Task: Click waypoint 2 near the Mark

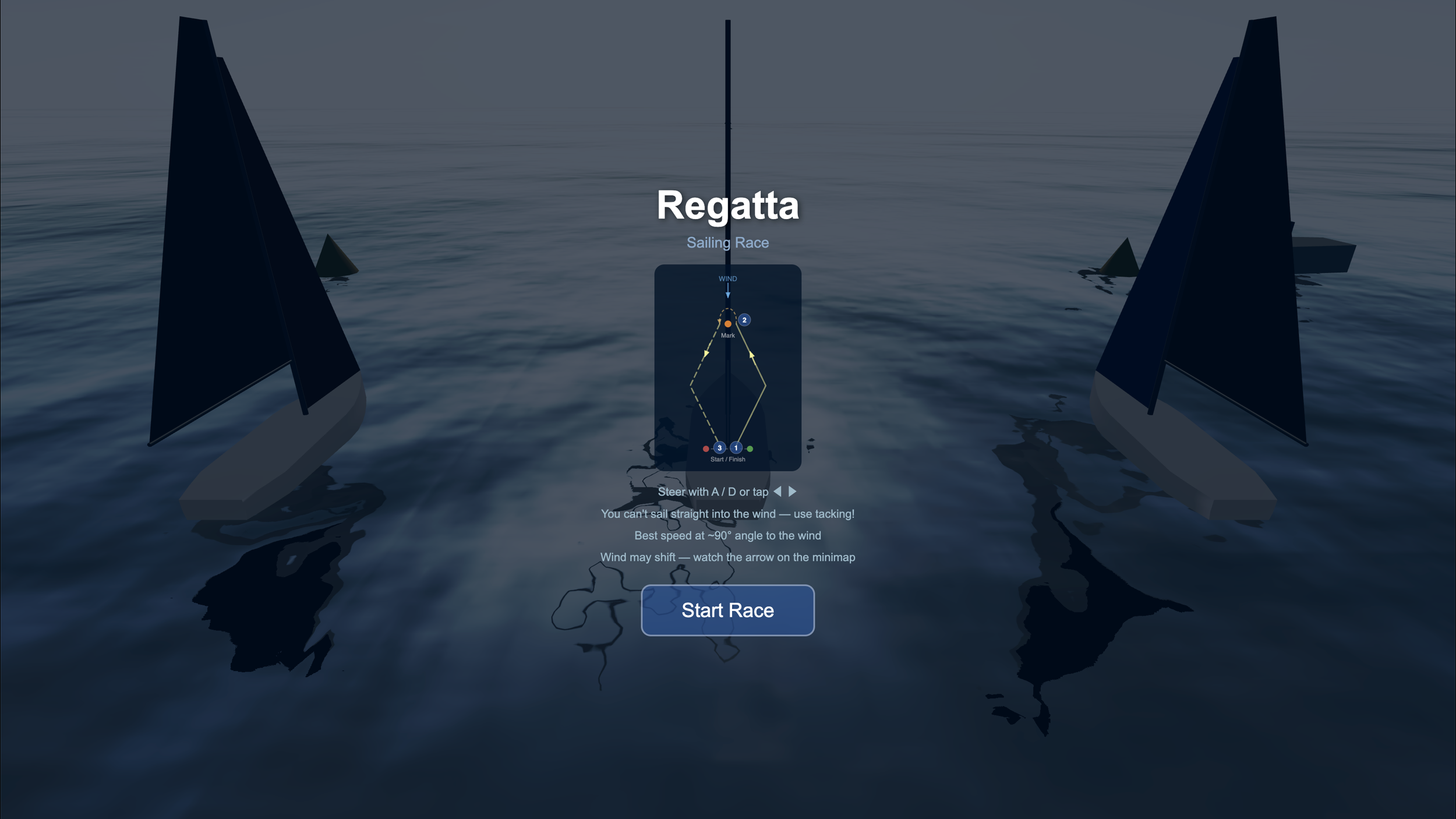Action: (x=744, y=320)
